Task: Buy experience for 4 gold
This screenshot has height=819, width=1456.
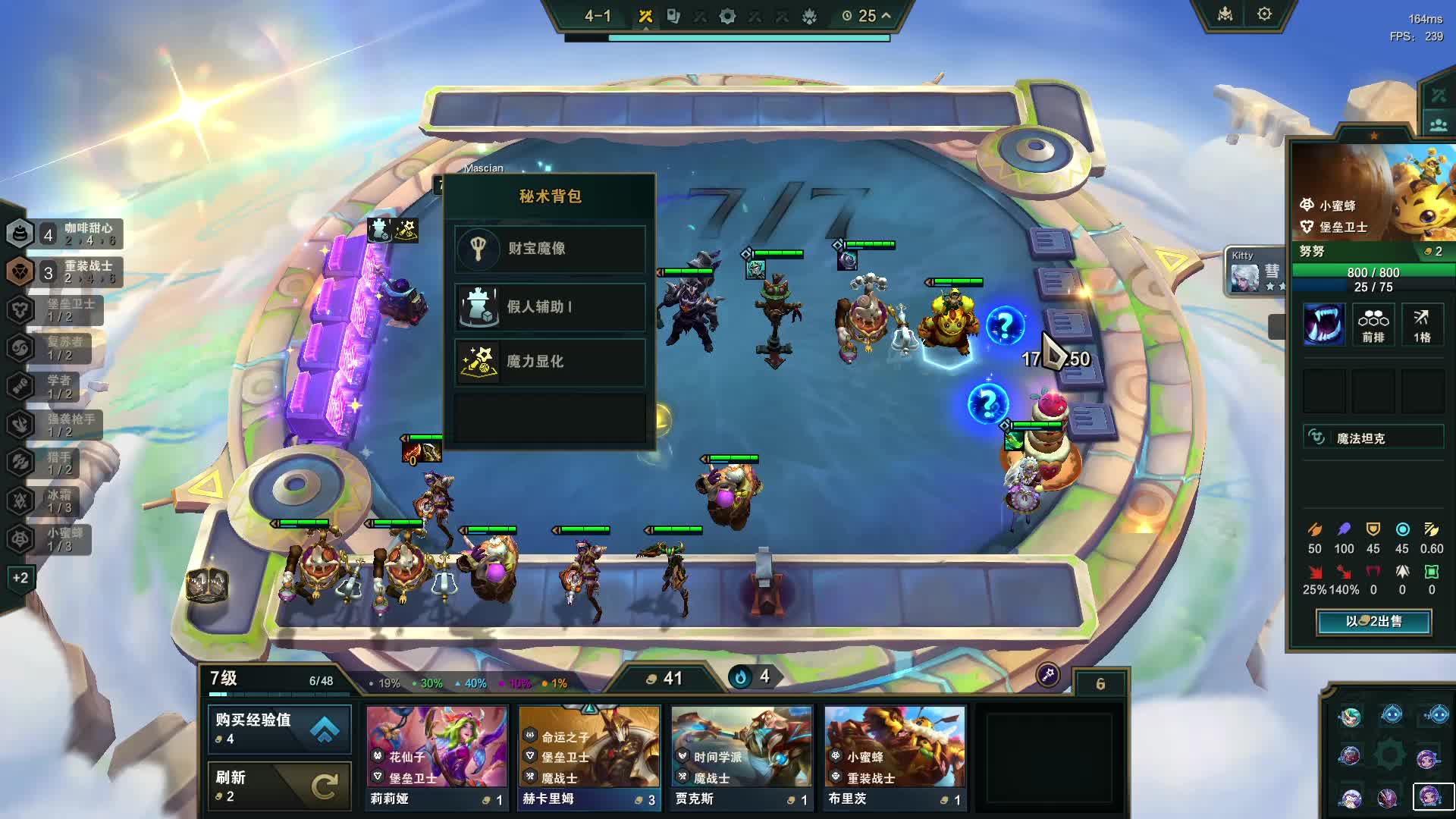Action: 279,728
